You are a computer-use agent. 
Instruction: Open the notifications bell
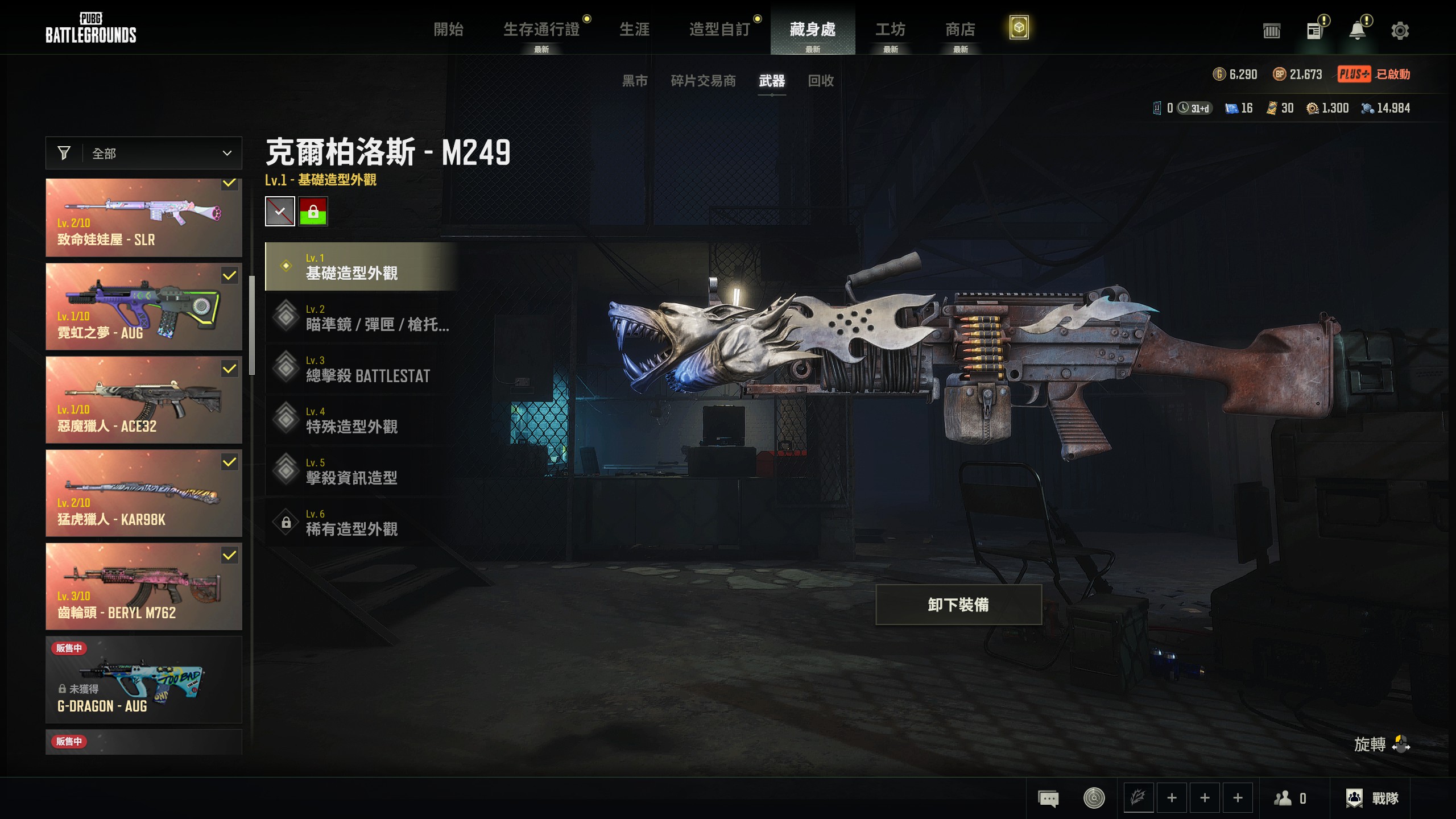click(1358, 31)
